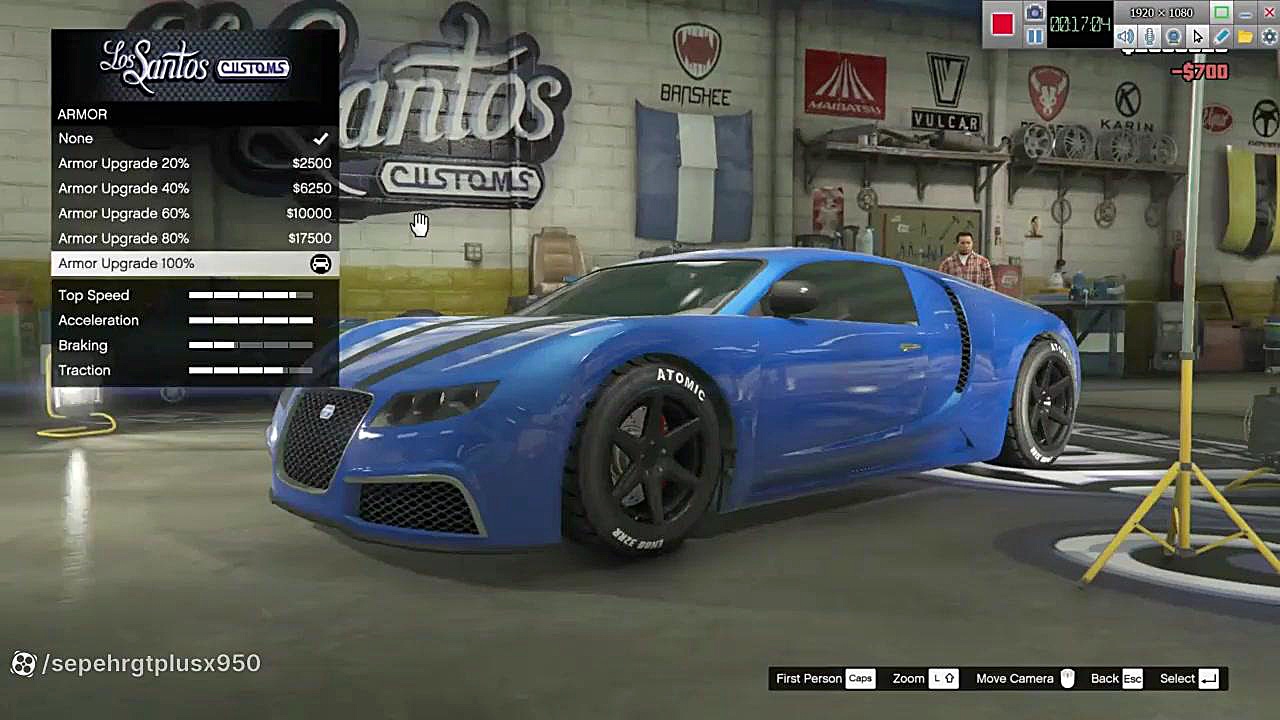
Task: Toggle the recorder's speaker audio
Action: coord(1126,37)
